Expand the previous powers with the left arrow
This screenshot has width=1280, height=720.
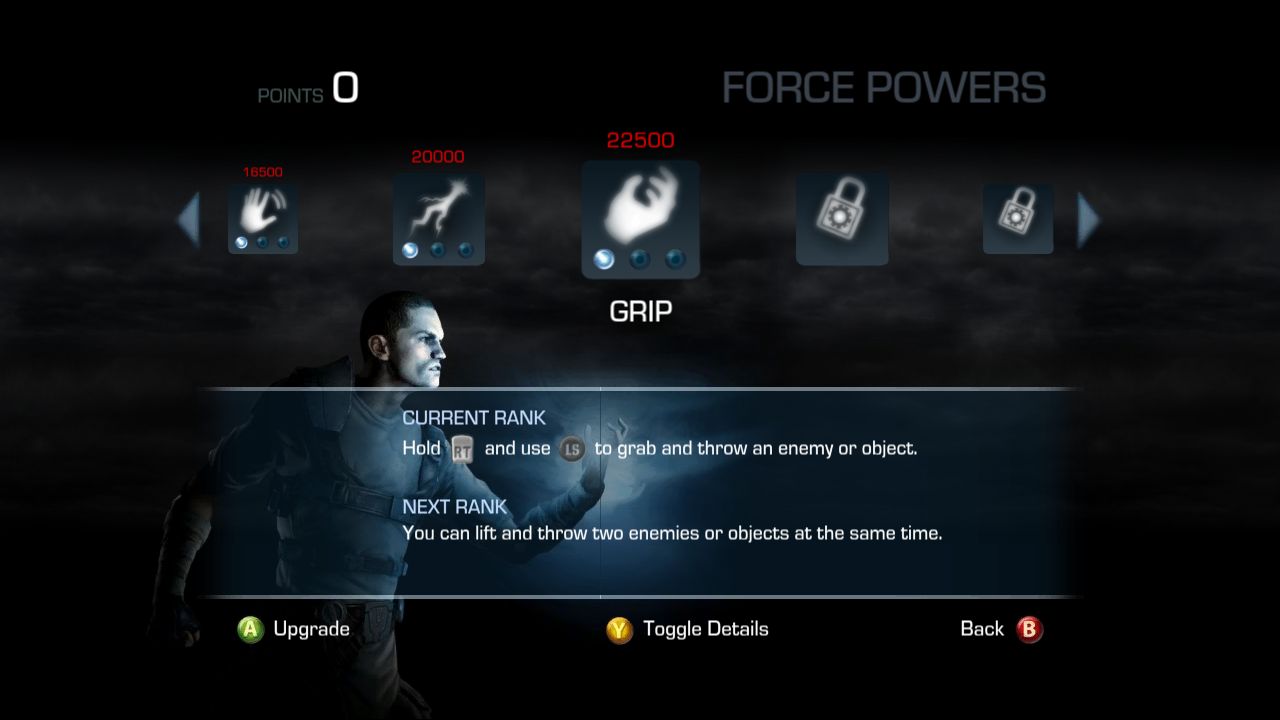(x=190, y=218)
